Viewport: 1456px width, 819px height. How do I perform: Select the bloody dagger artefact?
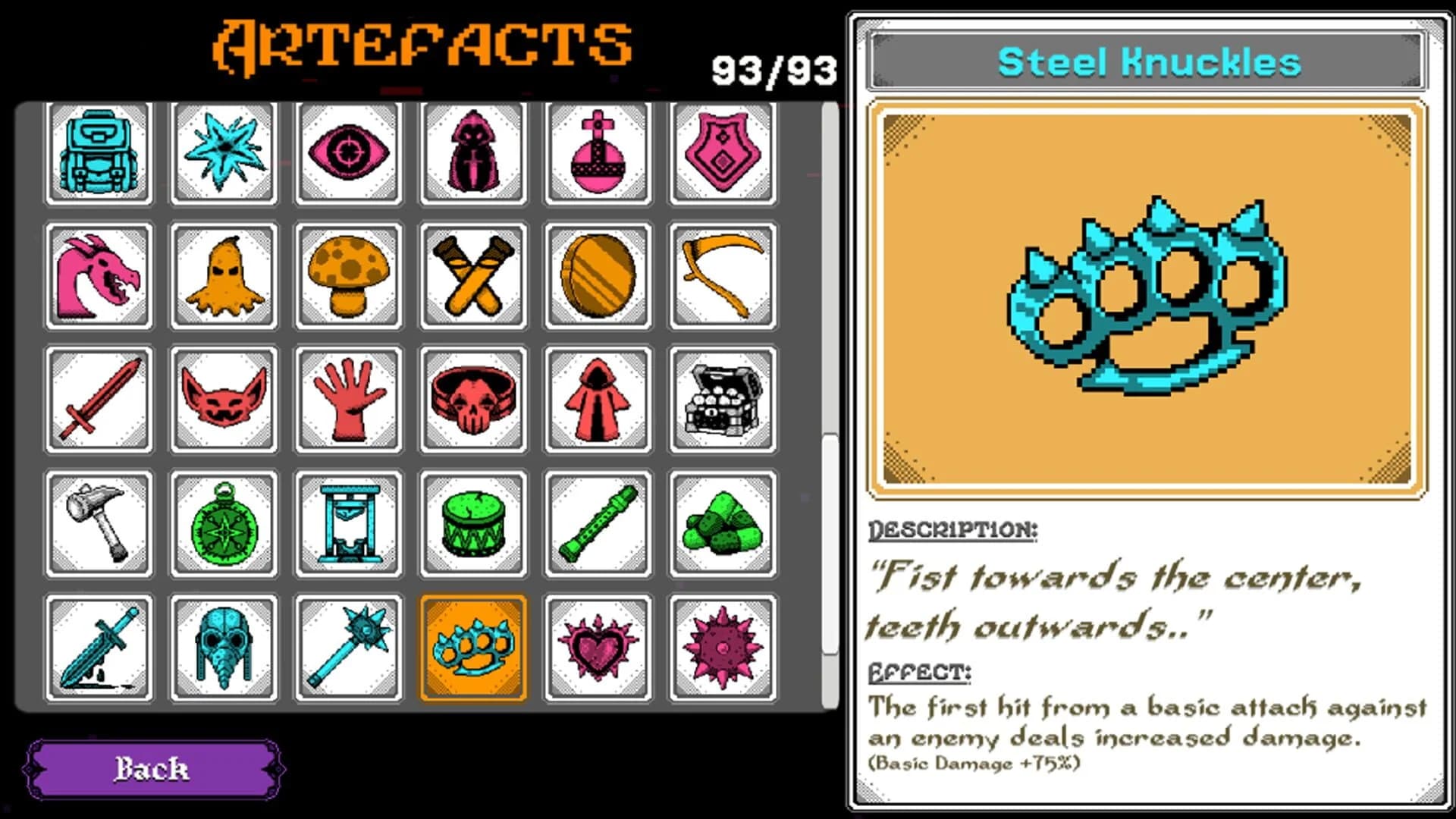(x=99, y=651)
